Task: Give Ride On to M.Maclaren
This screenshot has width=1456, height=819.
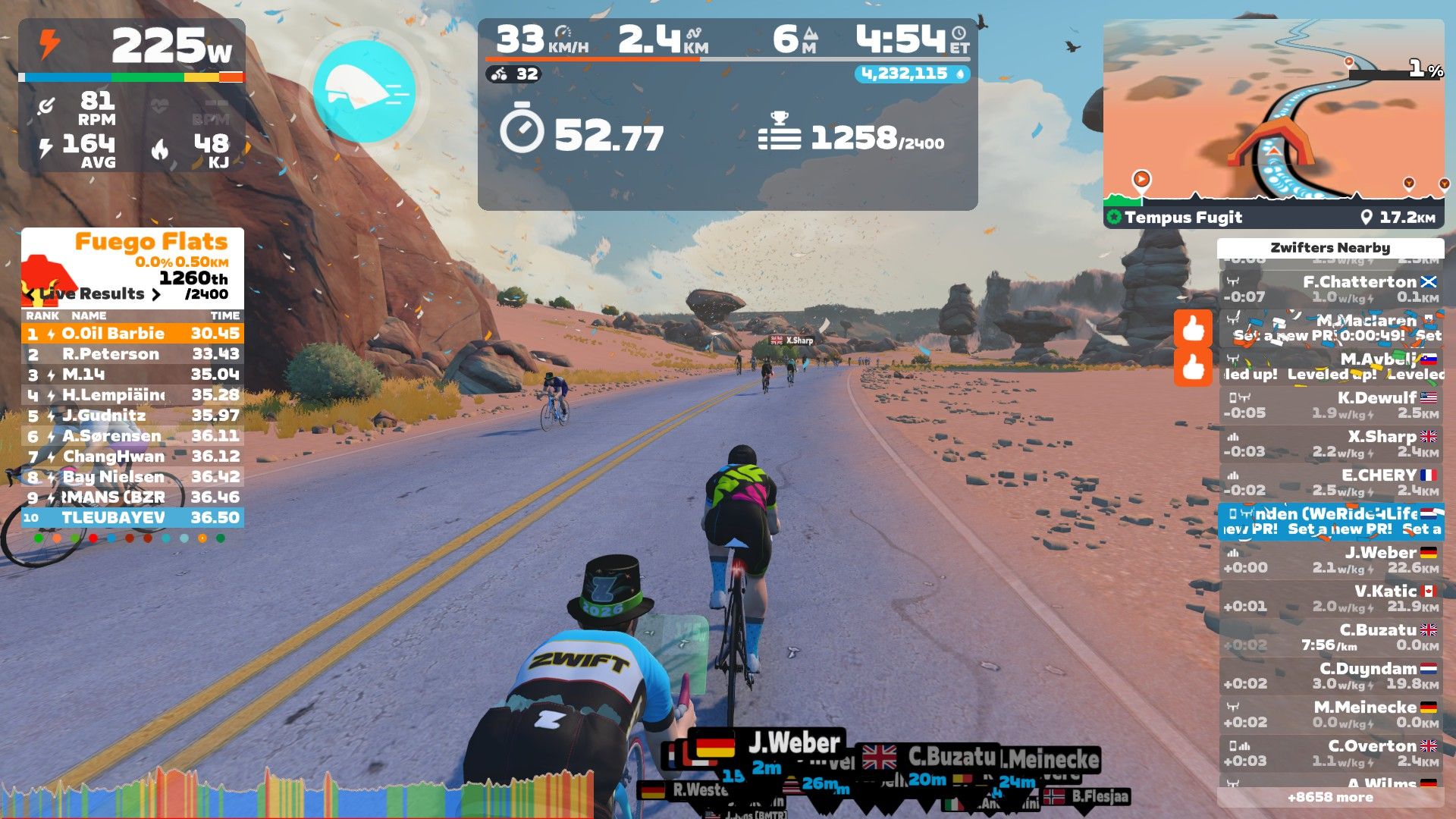Action: (x=1193, y=328)
